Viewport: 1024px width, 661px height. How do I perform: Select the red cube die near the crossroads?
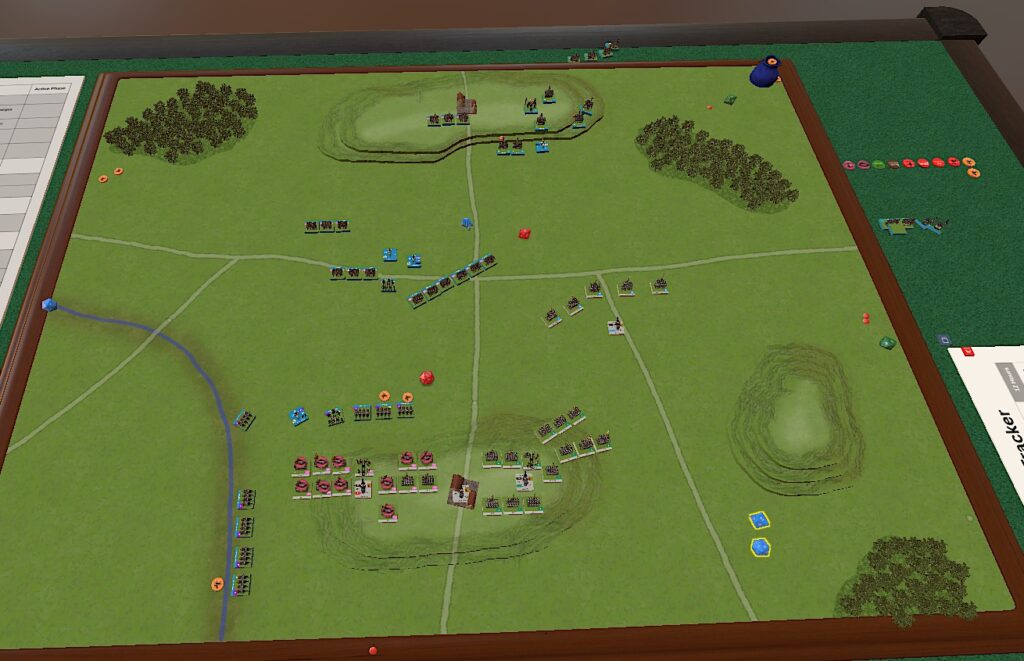coord(524,234)
